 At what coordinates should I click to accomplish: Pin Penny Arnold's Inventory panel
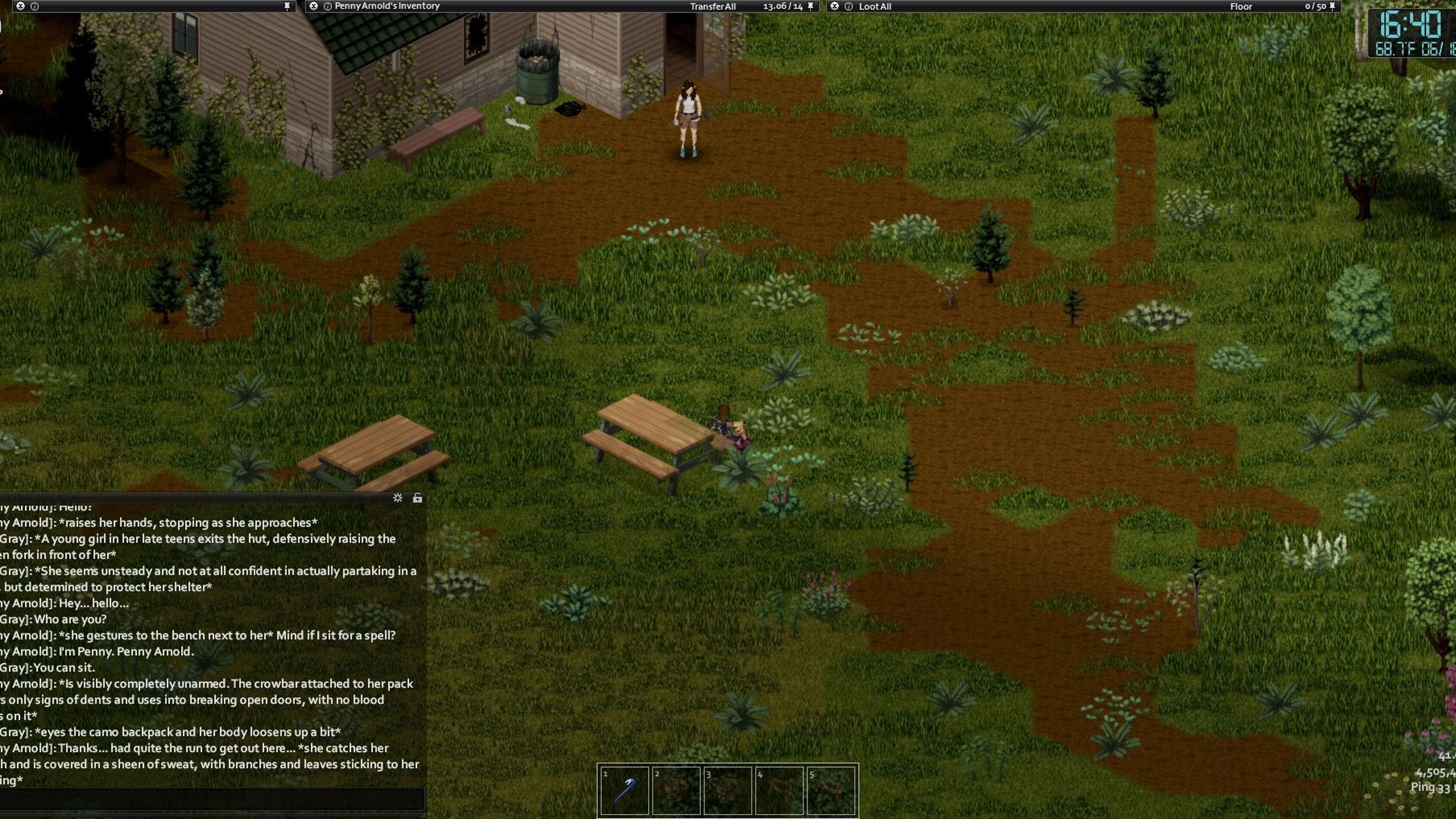[x=810, y=6]
